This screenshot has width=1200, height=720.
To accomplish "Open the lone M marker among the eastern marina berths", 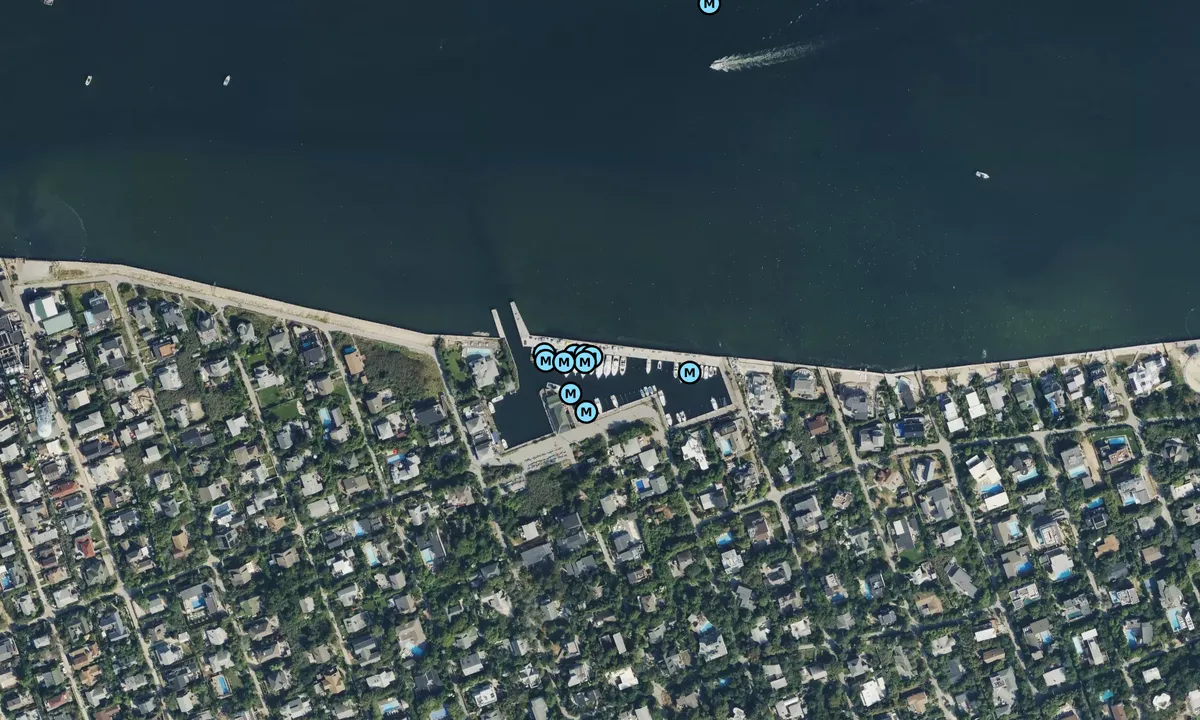I will click(x=689, y=372).
